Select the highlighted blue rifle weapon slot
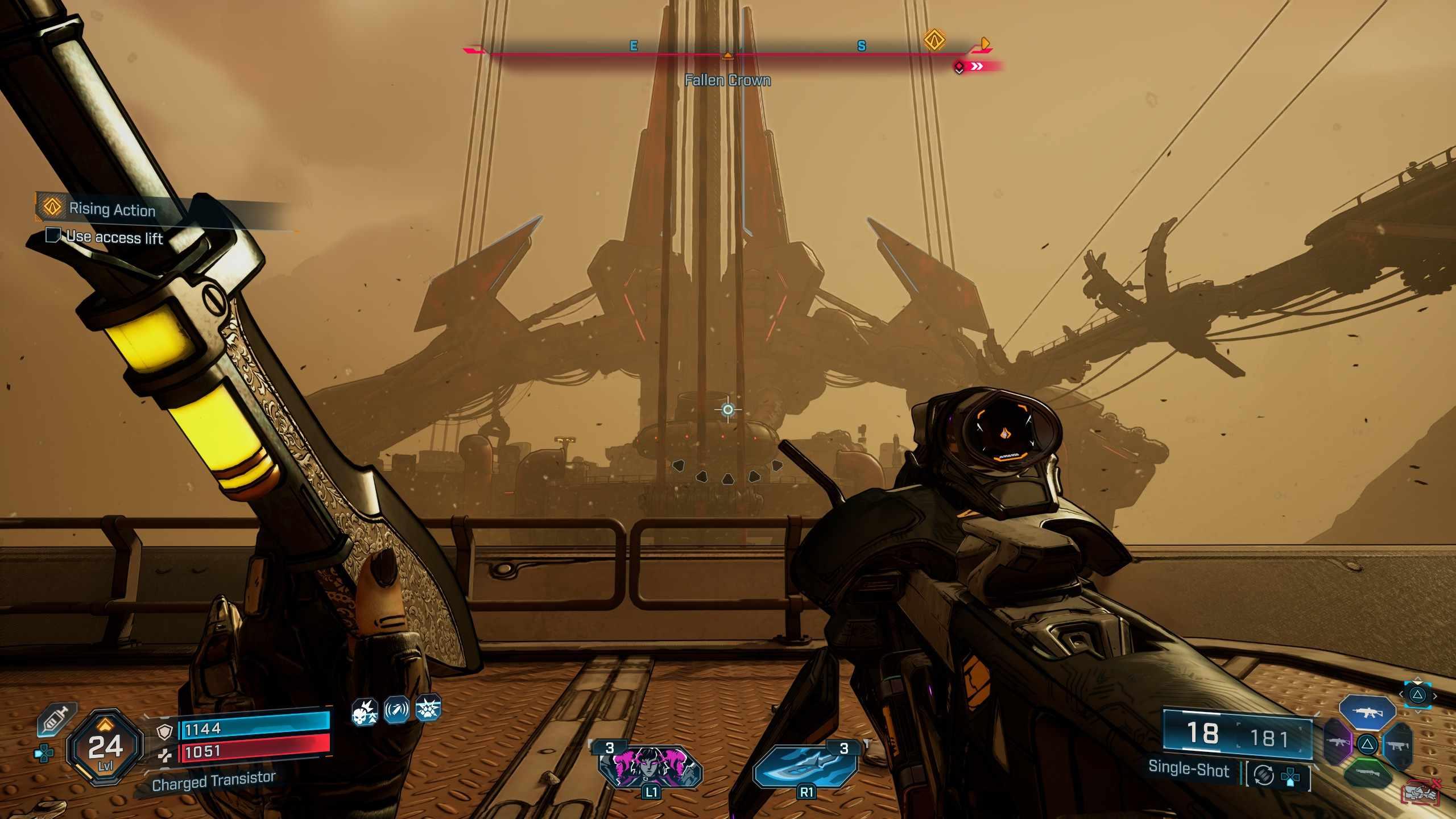 pyautogui.click(x=1367, y=712)
